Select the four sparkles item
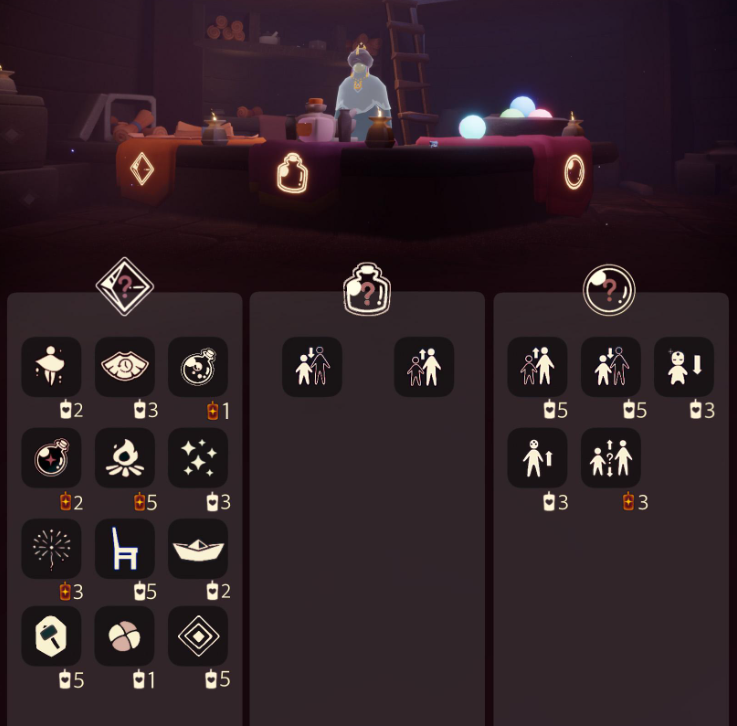This screenshot has width=737, height=726. click(198, 458)
